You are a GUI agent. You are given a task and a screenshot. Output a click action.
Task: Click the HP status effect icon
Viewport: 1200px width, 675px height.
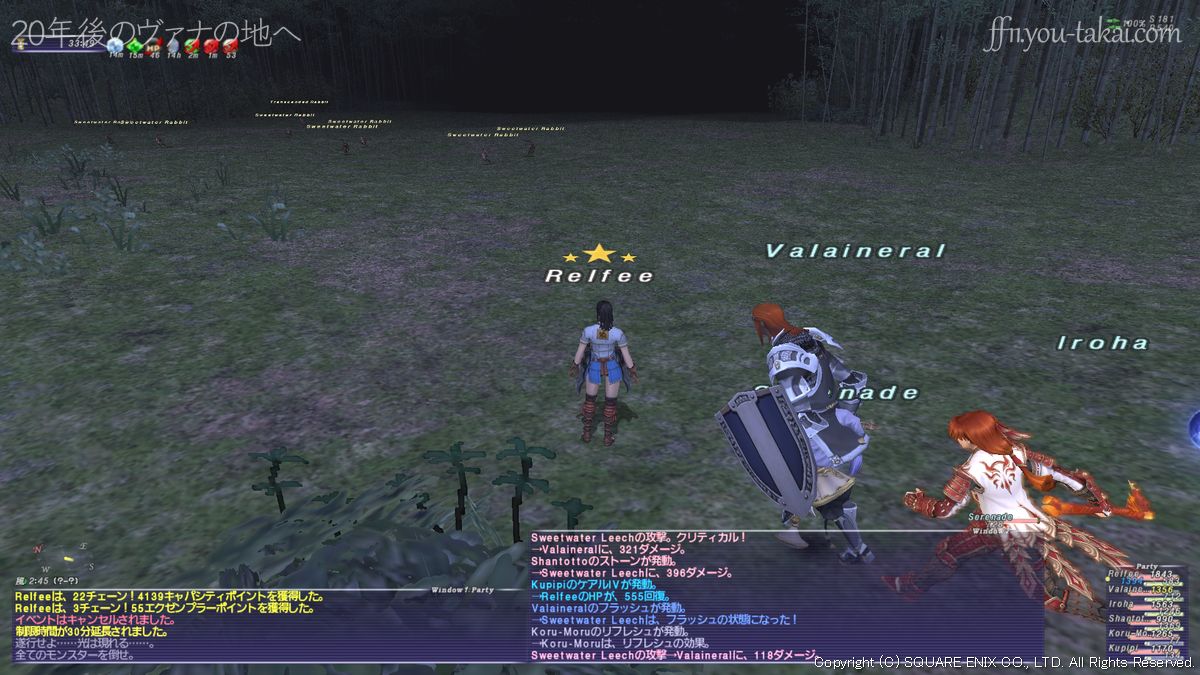coord(153,46)
